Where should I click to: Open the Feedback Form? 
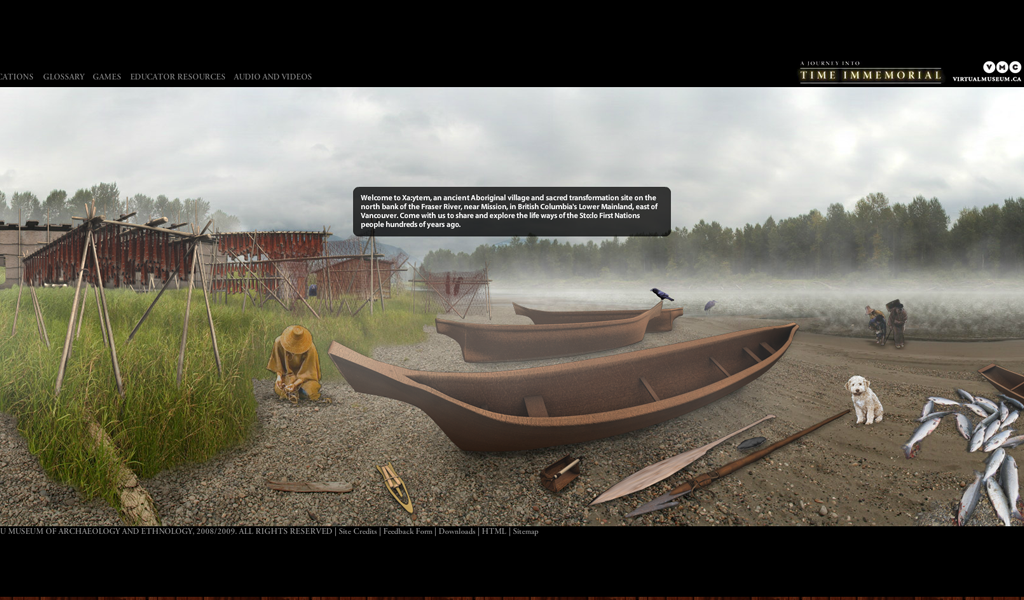coord(408,532)
